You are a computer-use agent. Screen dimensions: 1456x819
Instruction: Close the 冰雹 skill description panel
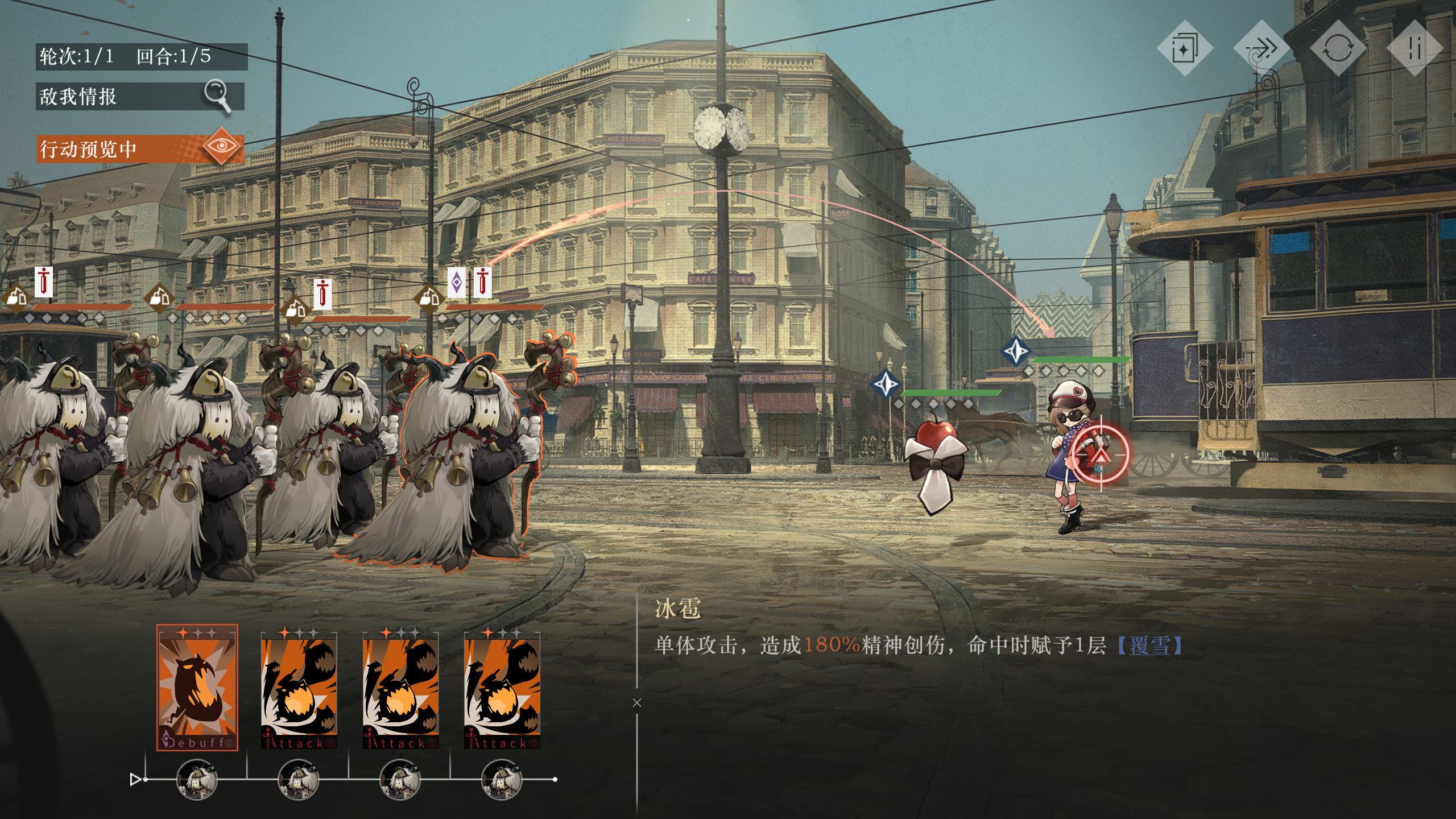637,703
